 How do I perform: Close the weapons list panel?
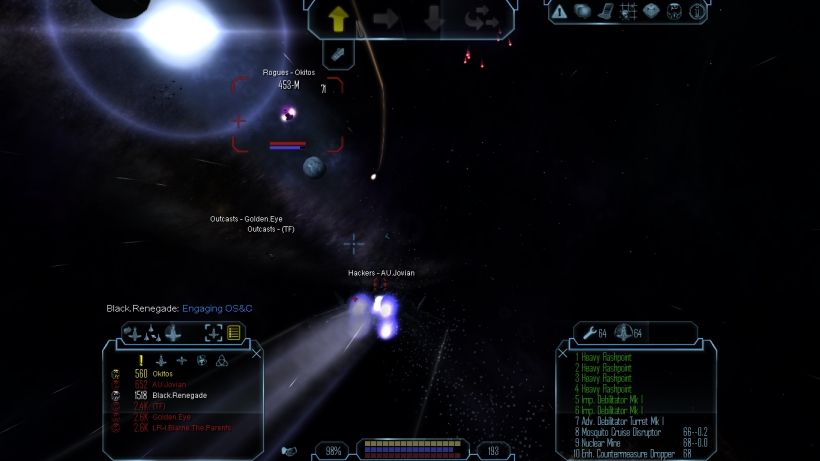(x=565, y=351)
